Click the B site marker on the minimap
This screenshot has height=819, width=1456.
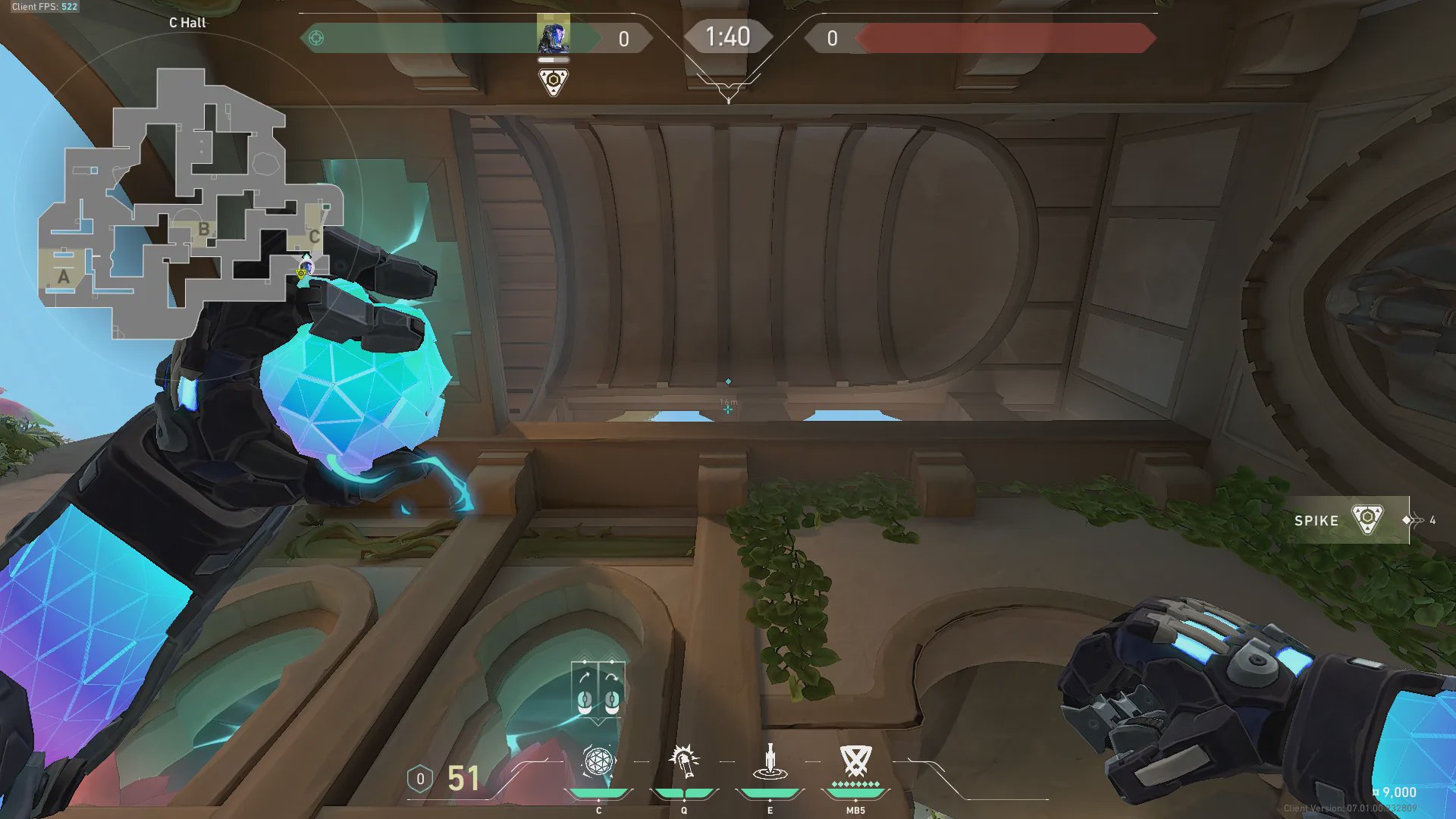click(203, 228)
